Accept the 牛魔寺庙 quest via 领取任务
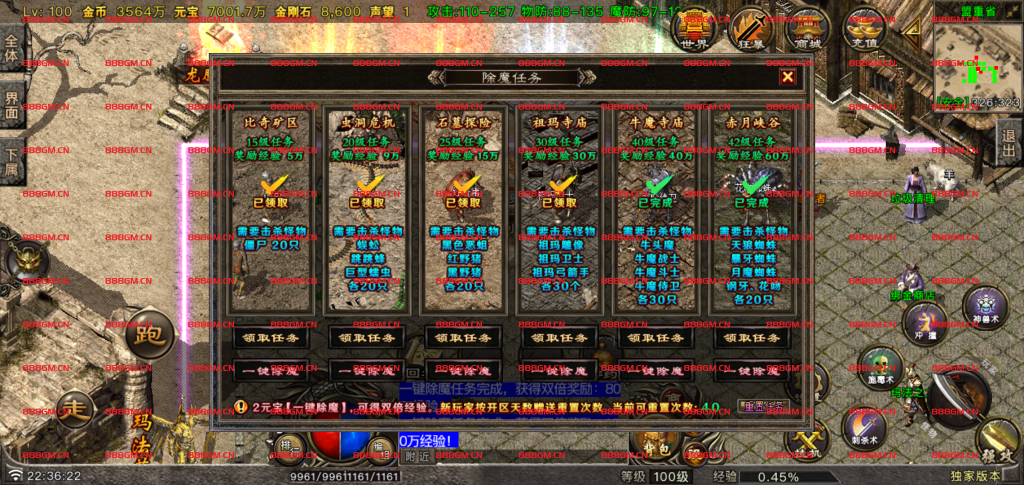 [655, 338]
